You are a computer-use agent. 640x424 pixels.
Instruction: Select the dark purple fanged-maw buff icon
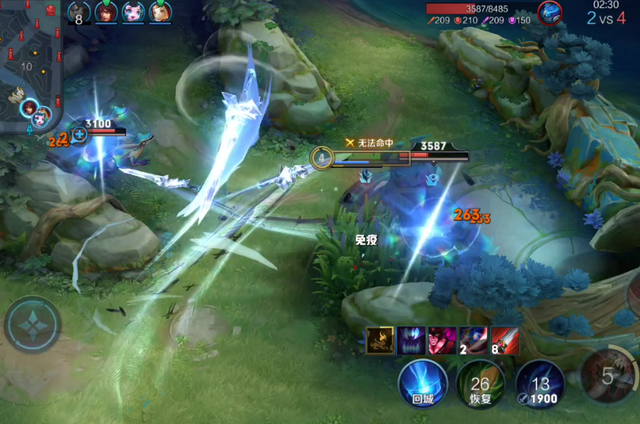coord(411,341)
